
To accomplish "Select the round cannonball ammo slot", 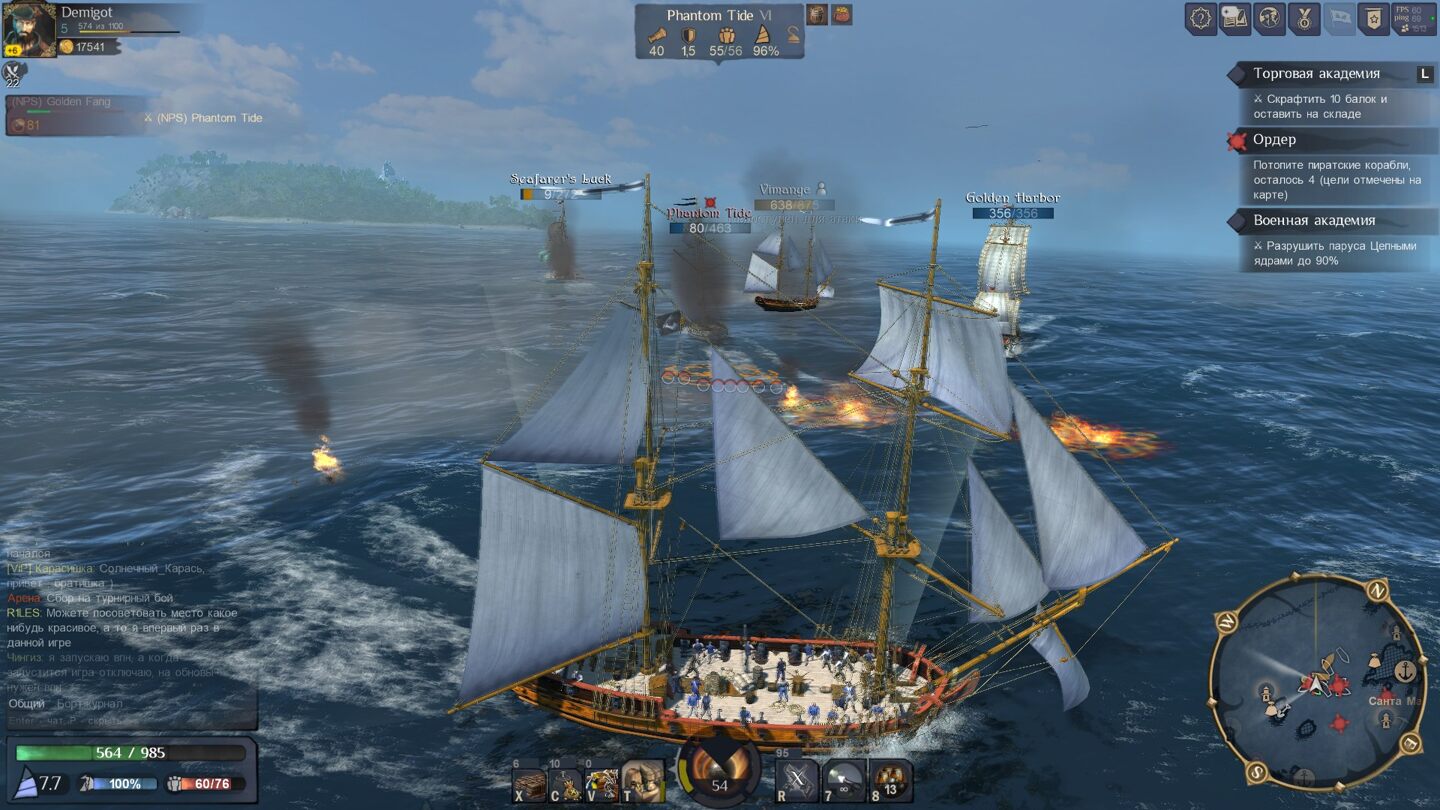I will coord(845,781).
